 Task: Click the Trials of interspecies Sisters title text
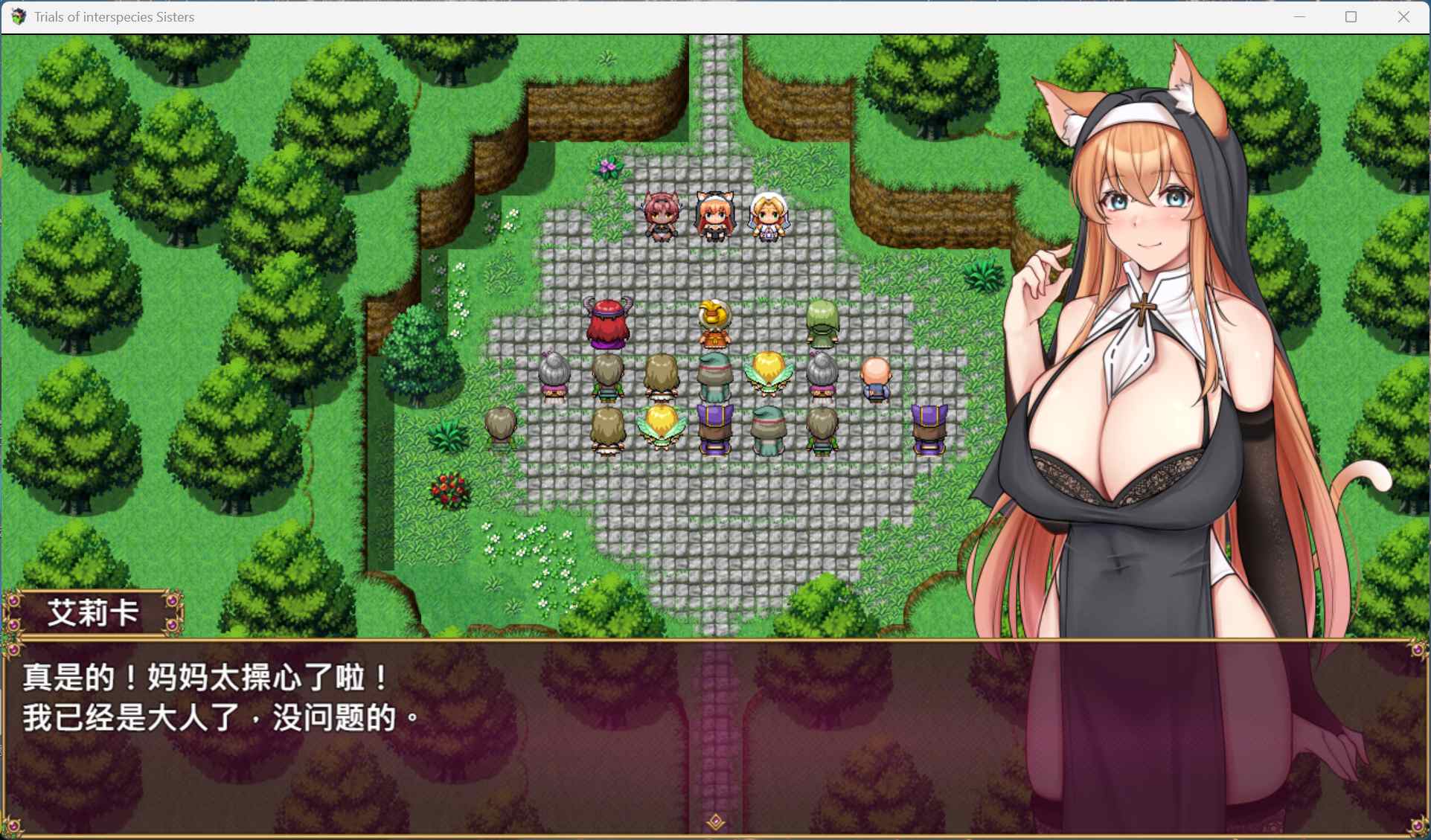(113, 16)
